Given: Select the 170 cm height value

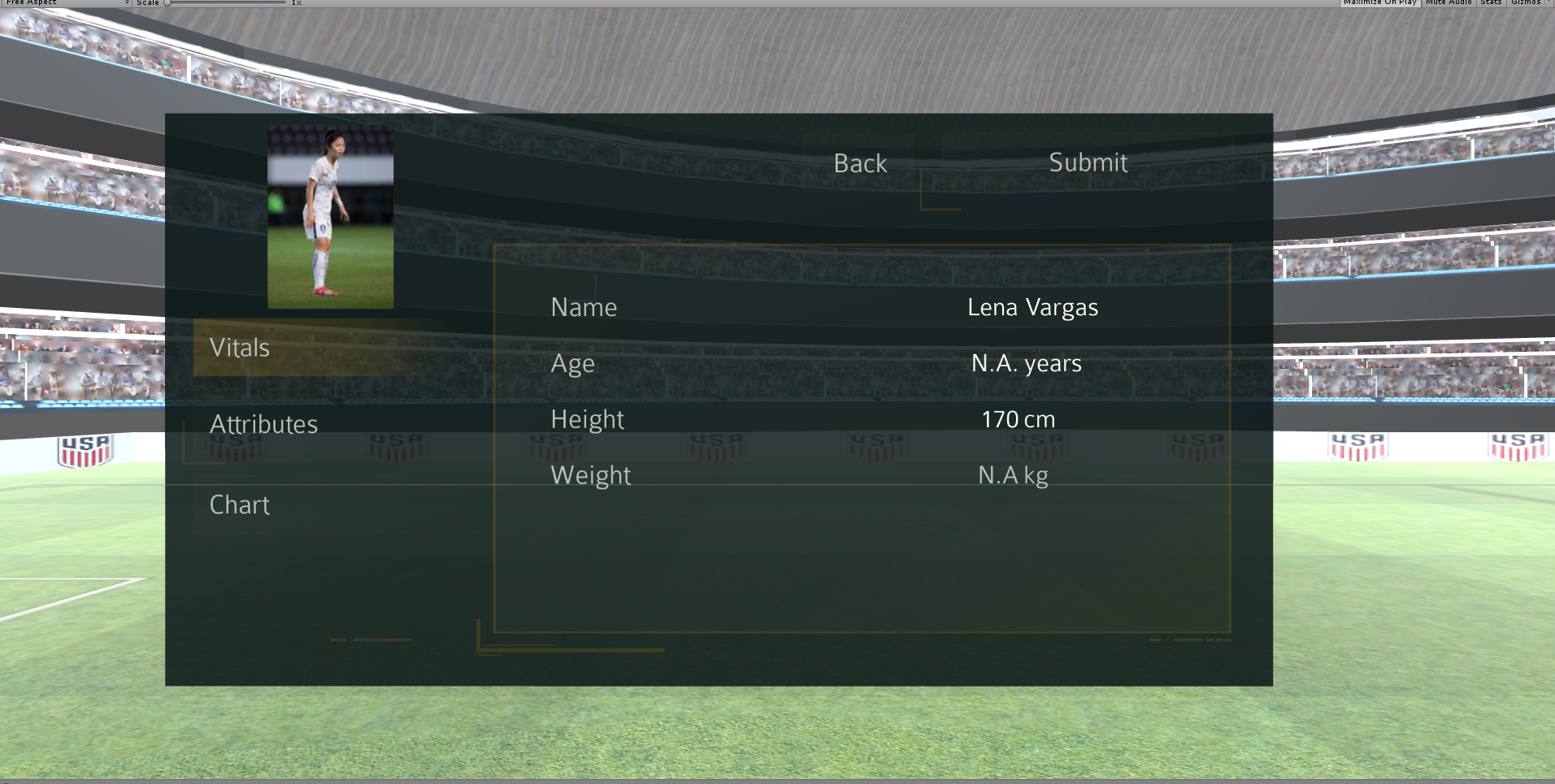Looking at the screenshot, I should (1018, 419).
